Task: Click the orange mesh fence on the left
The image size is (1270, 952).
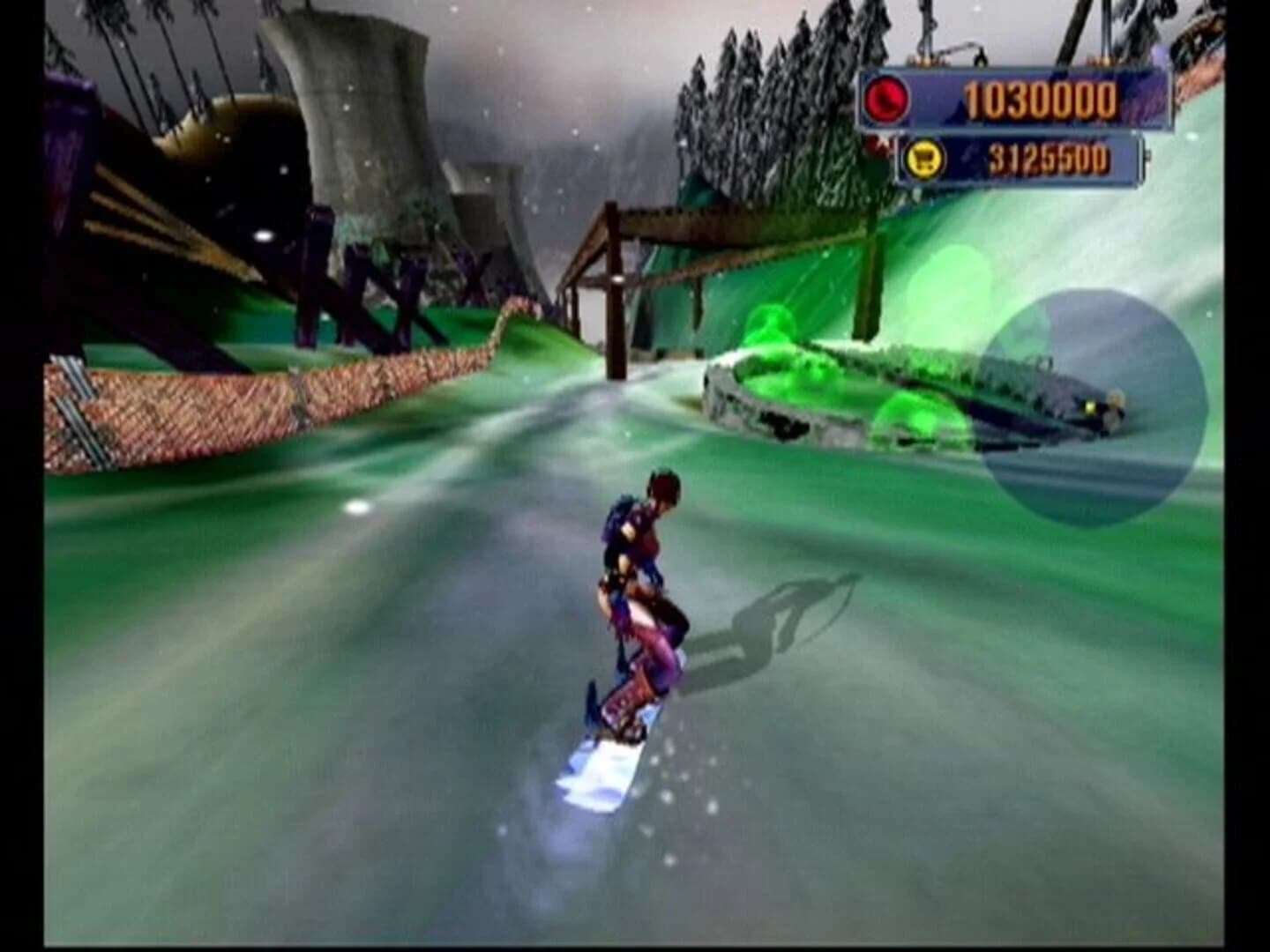Action: (203, 397)
